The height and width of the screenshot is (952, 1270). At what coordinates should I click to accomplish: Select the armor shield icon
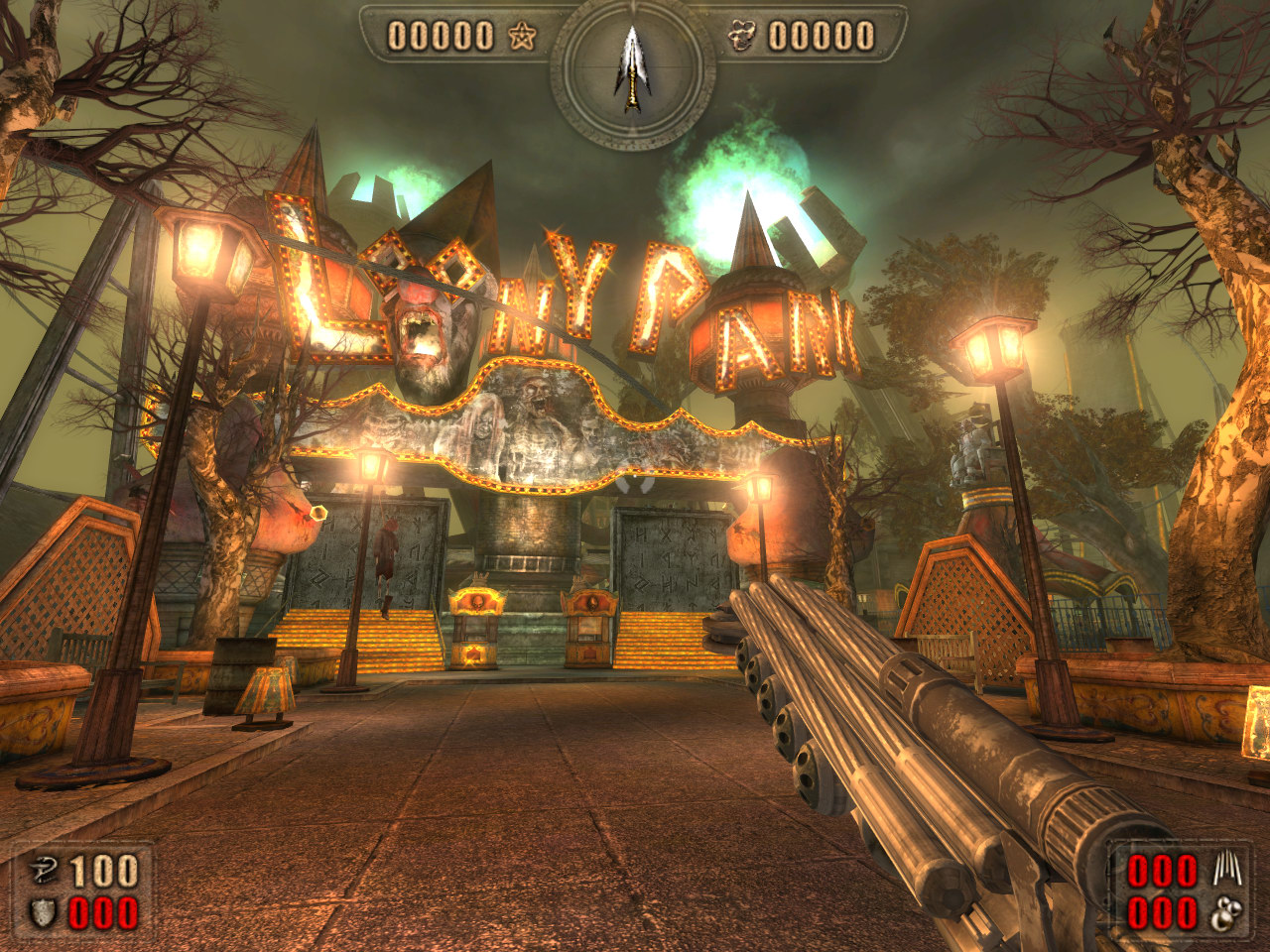pos(42,913)
